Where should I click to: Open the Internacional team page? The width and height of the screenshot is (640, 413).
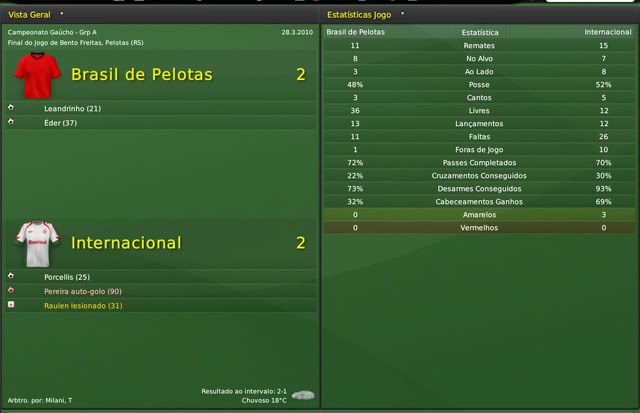pyautogui.click(x=126, y=242)
